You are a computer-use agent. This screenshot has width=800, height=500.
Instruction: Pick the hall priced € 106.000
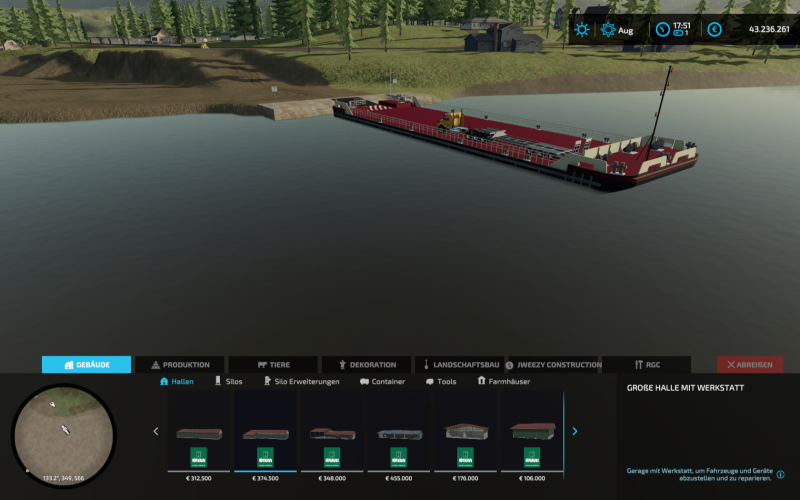click(x=532, y=433)
